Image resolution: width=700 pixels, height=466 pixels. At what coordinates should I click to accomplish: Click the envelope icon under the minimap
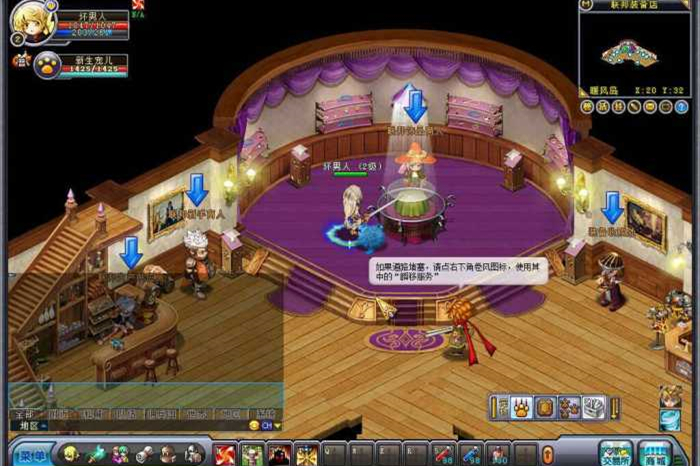tap(651, 106)
